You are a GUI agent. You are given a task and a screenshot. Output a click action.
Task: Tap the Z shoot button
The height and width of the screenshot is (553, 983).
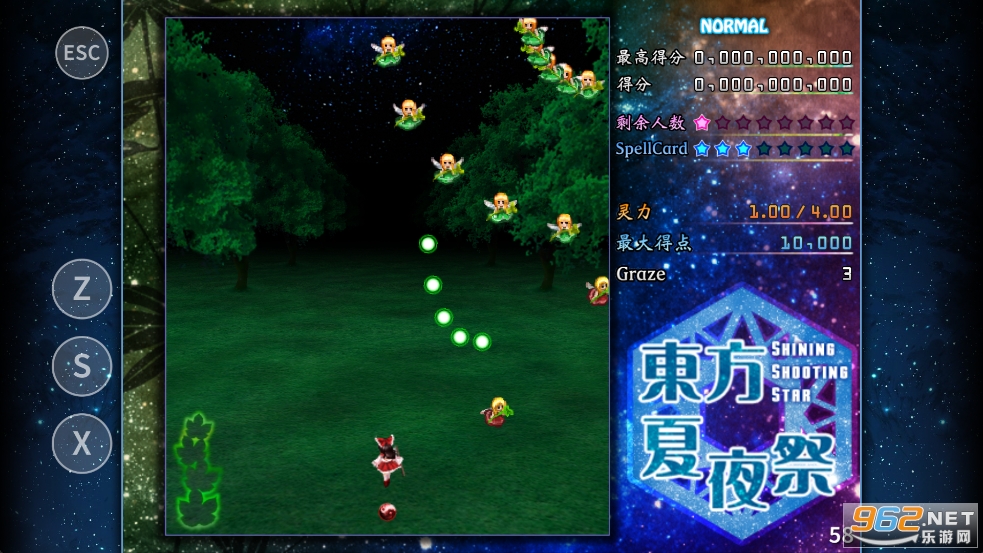tap(82, 289)
